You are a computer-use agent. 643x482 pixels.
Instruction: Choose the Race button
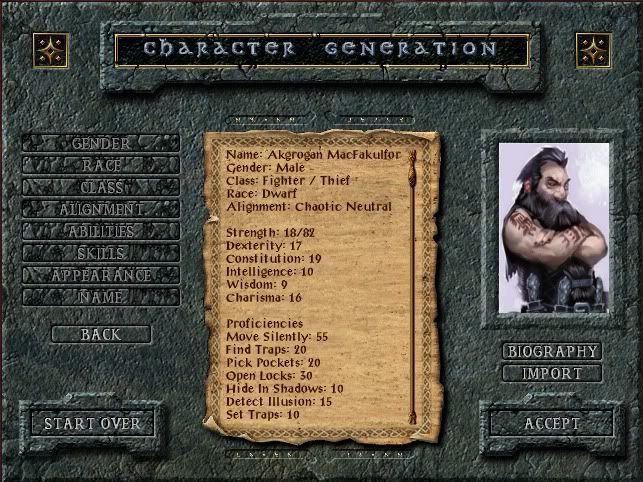(x=101, y=166)
